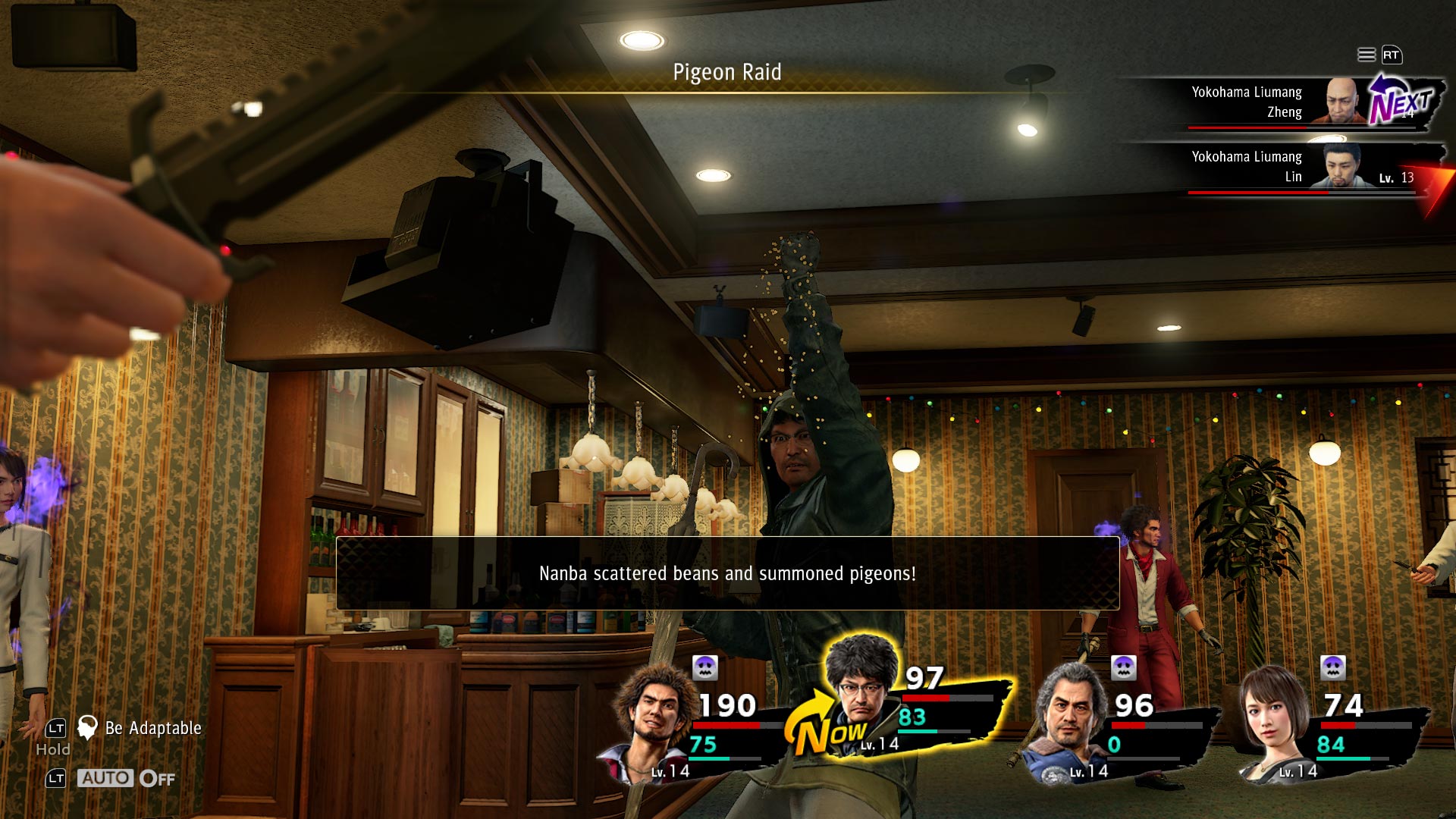Select Nanba's active NOW portrait
Screen dimensions: 1456x819
pyautogui.click(x=861, y=682)
